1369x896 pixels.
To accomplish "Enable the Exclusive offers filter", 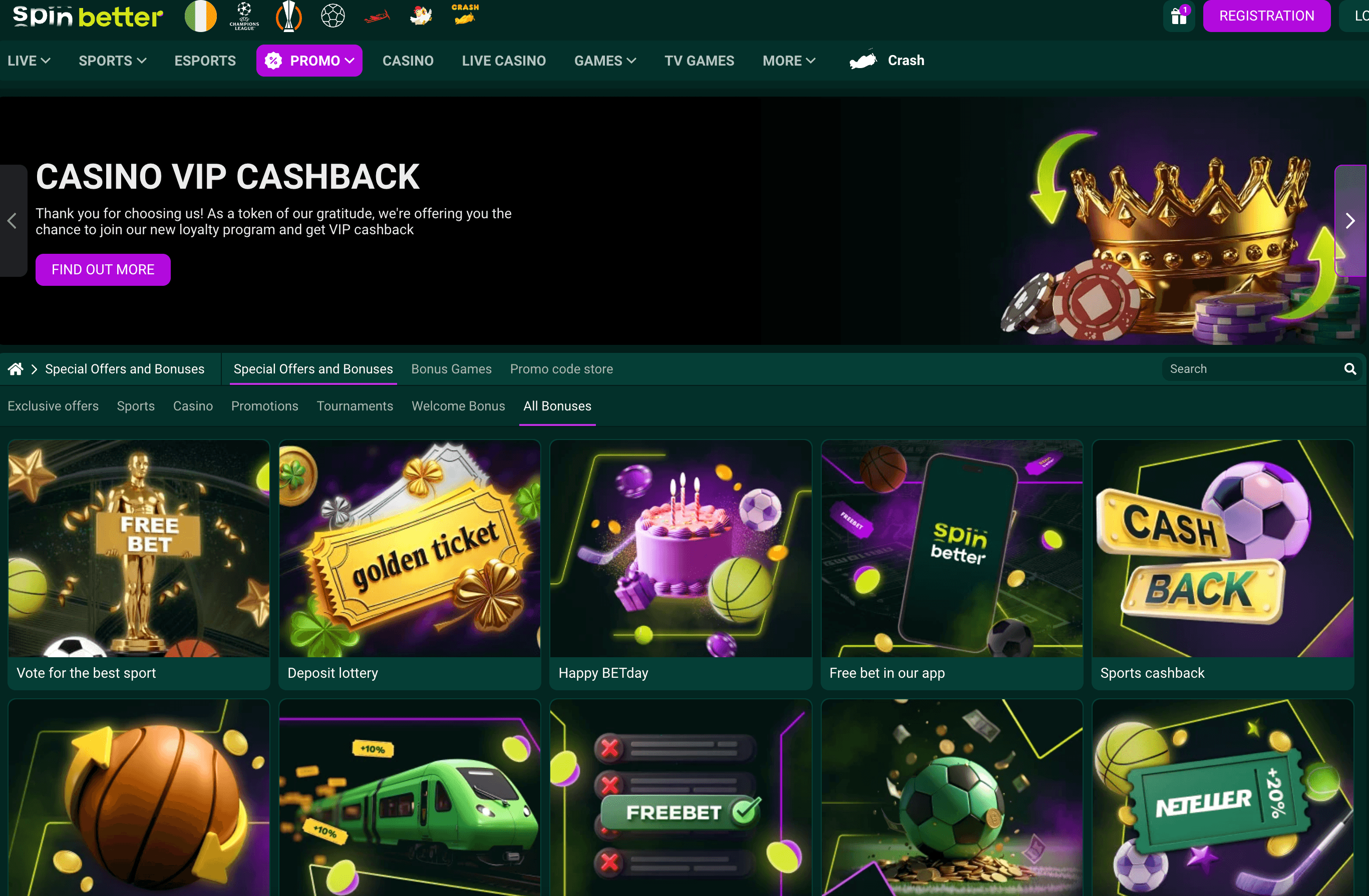I will click(53, 406).
